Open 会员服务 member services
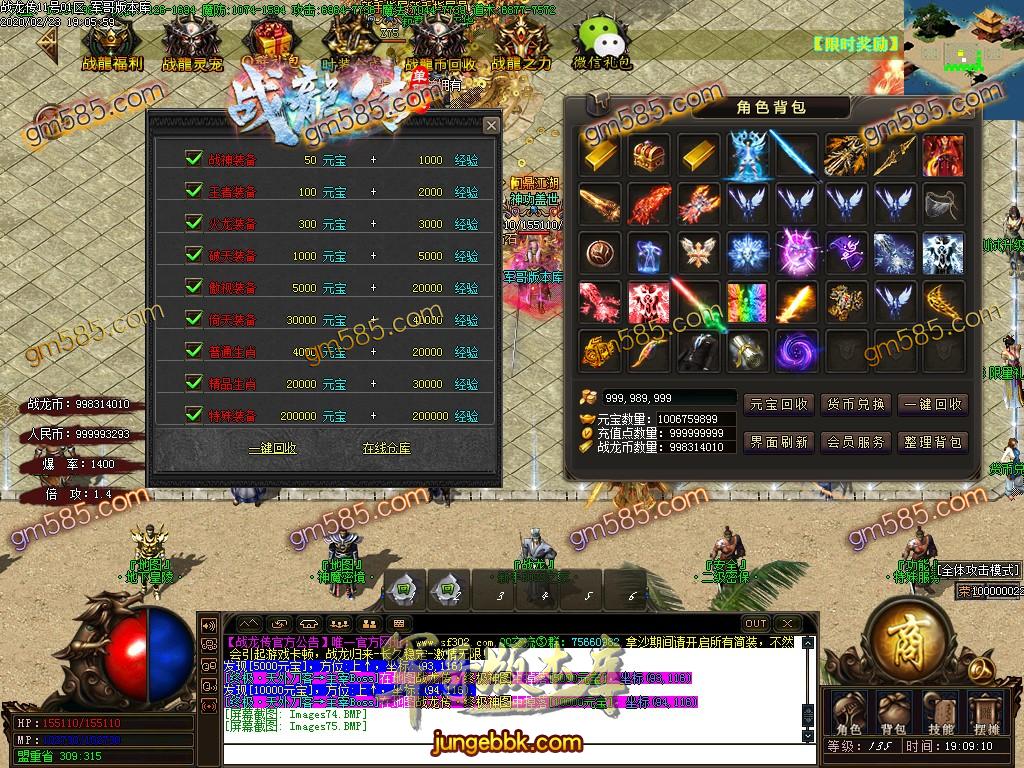This screenshot has width=1024, height=768. 856,442
